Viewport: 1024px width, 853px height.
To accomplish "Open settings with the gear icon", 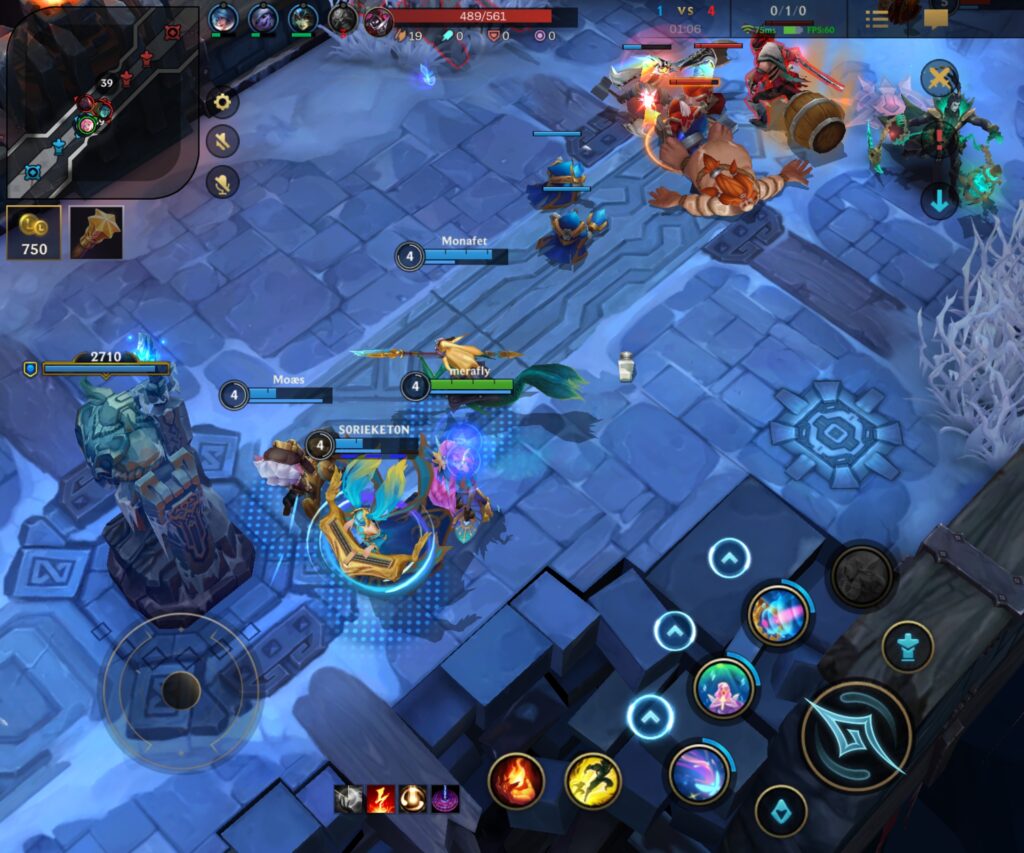I will 222,101.
